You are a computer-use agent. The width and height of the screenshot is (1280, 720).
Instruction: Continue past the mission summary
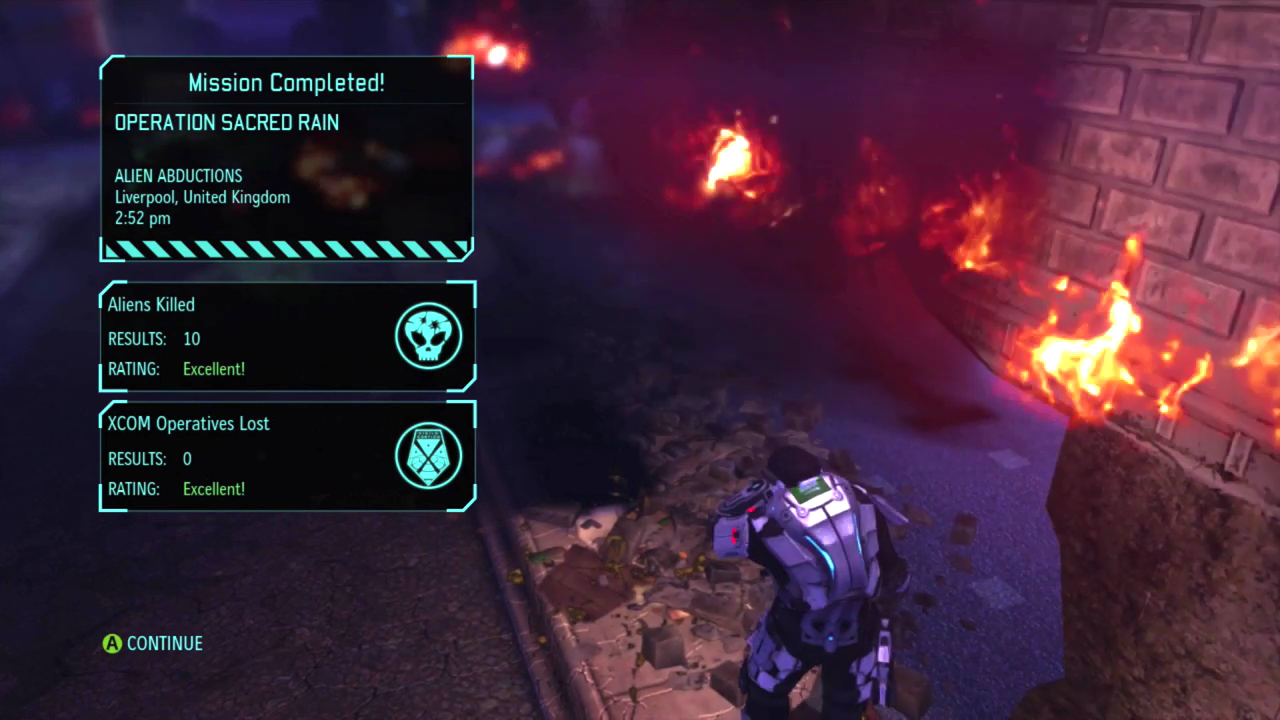pyautogui.click(x=153, y=643)
